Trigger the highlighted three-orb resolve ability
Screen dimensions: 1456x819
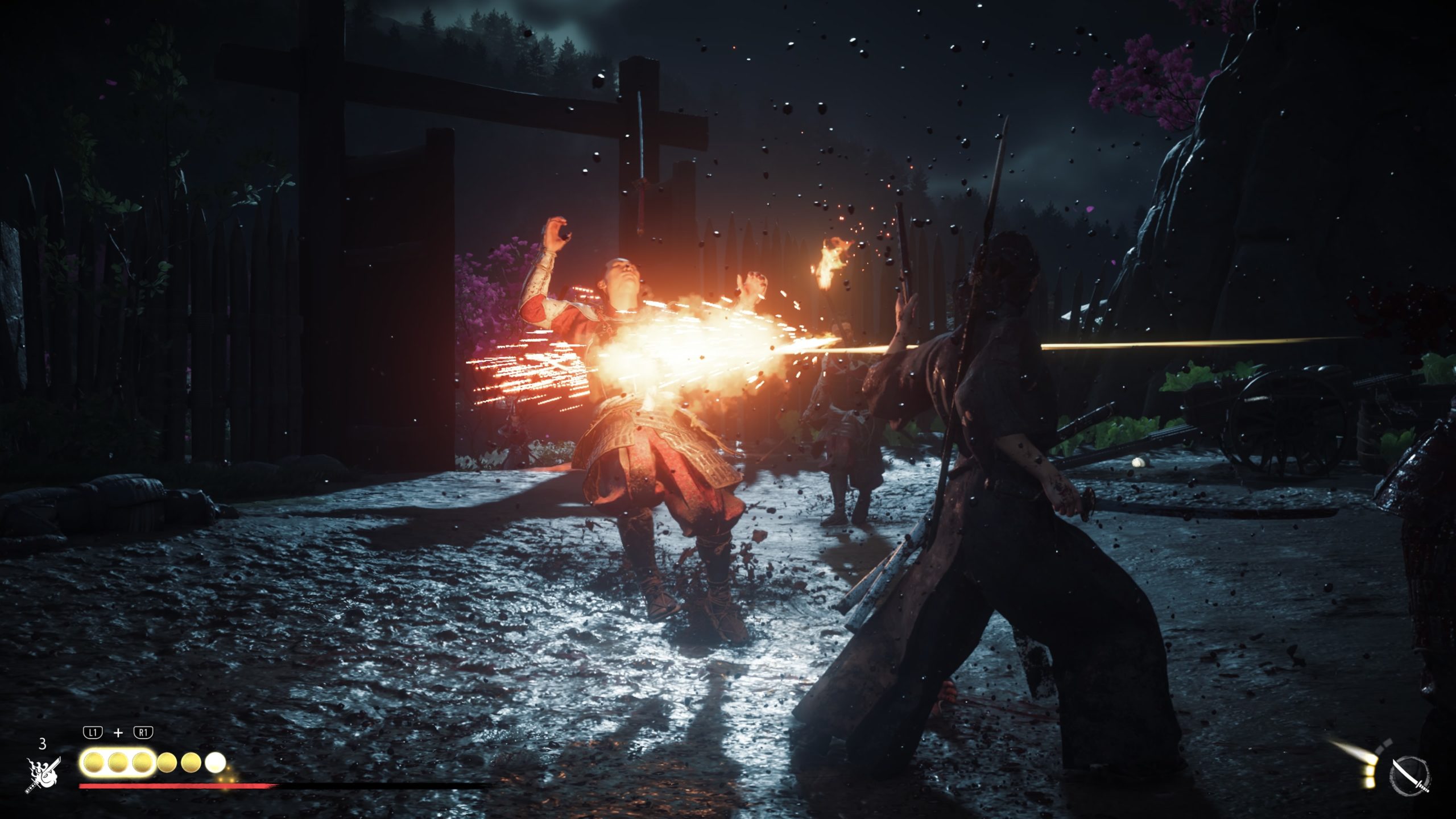[118, 763]
